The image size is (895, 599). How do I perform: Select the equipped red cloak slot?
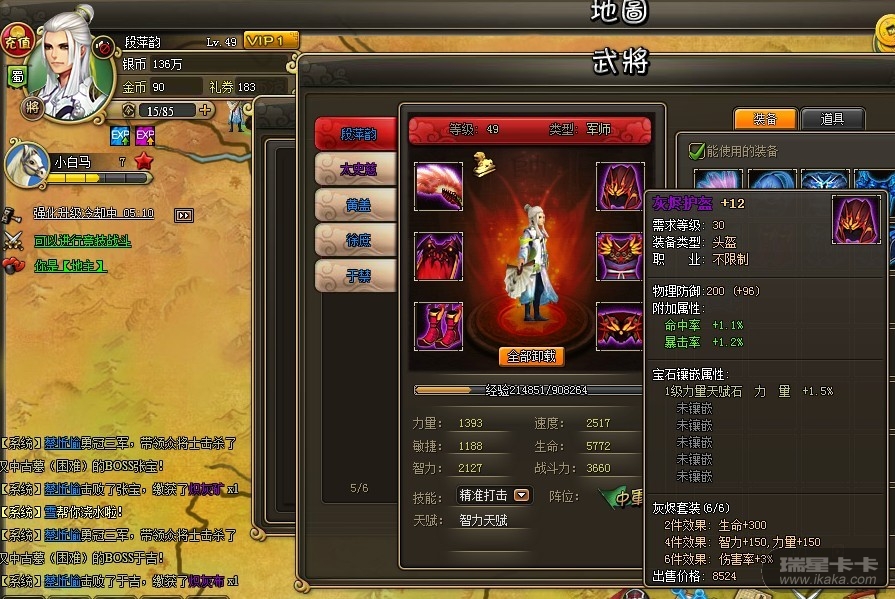438,256
